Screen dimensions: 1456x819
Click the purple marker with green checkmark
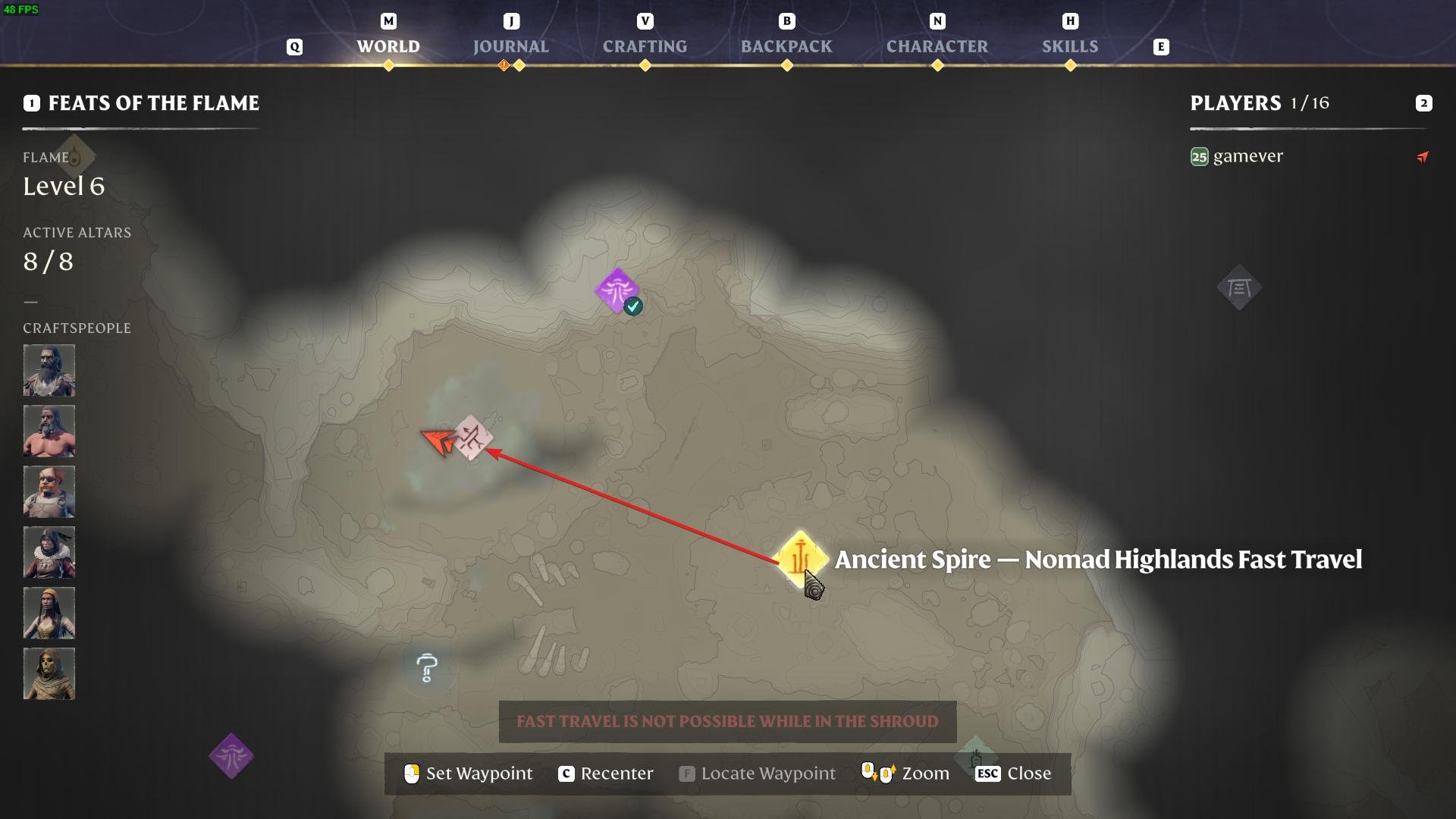point(617,290)
